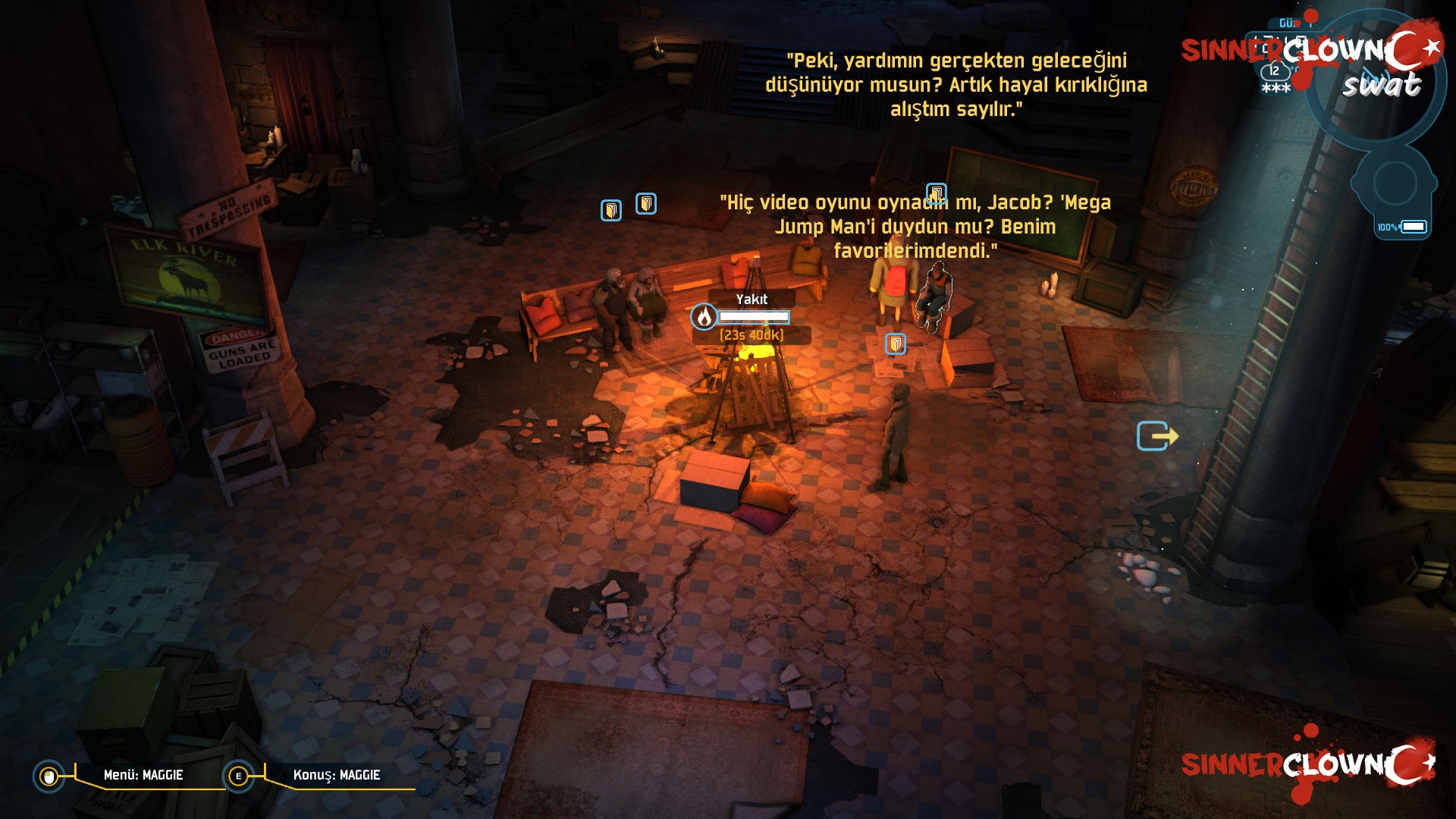Click the exit door arrow icon
The width and height of the screenshot is (1456, 819).
pyautogui.click(x=1156, y=436)
